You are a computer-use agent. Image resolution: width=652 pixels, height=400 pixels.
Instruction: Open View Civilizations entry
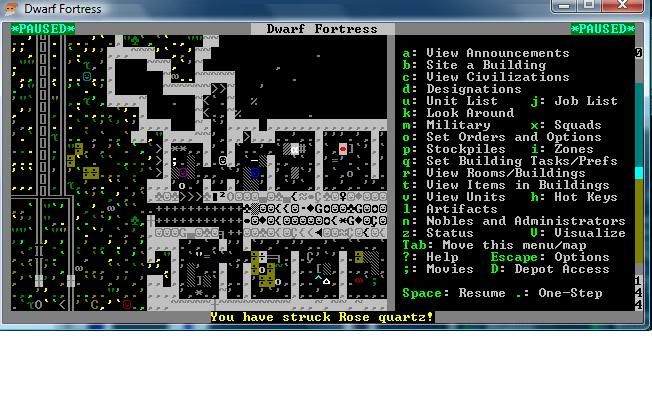click(x=497, y=77)
